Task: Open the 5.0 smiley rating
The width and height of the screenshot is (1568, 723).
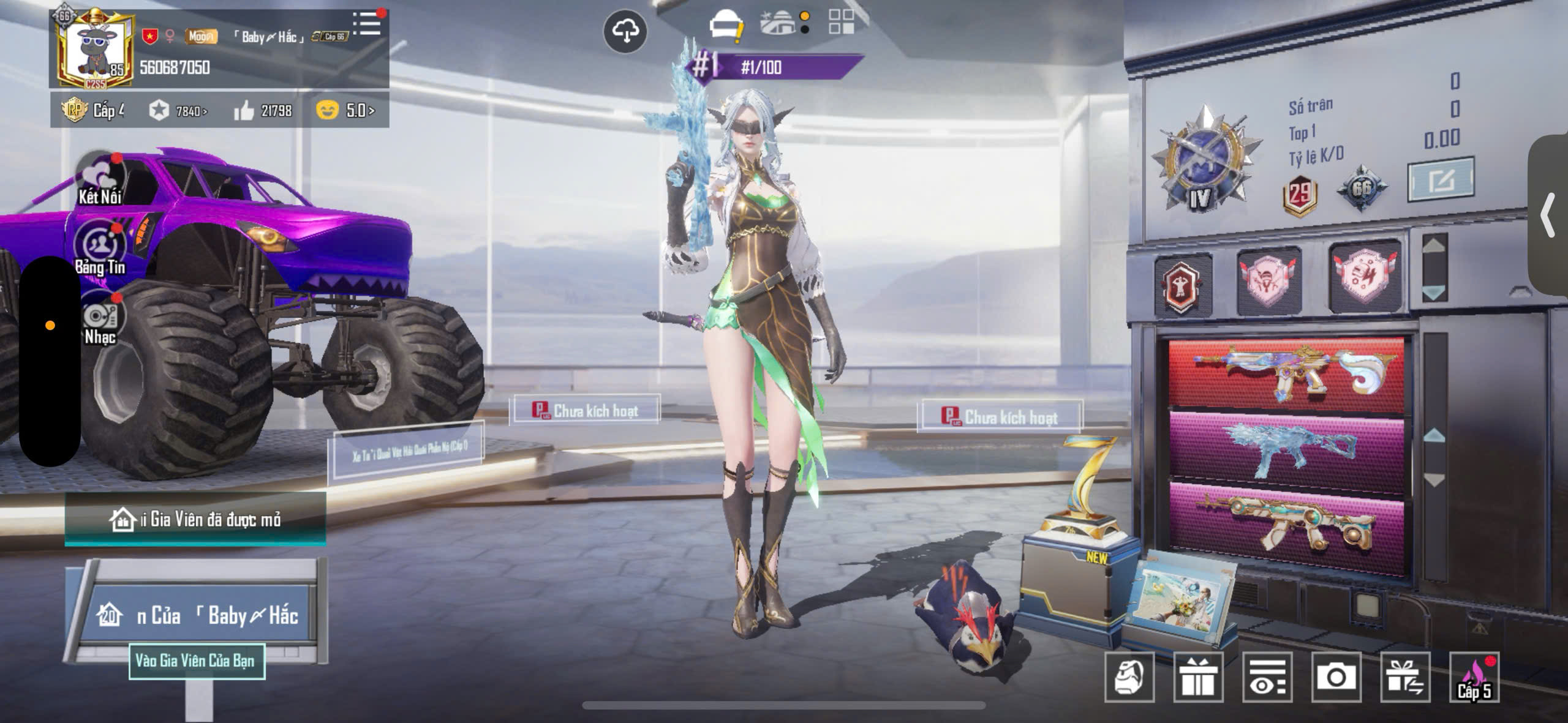Action: (x=345, y=110)
